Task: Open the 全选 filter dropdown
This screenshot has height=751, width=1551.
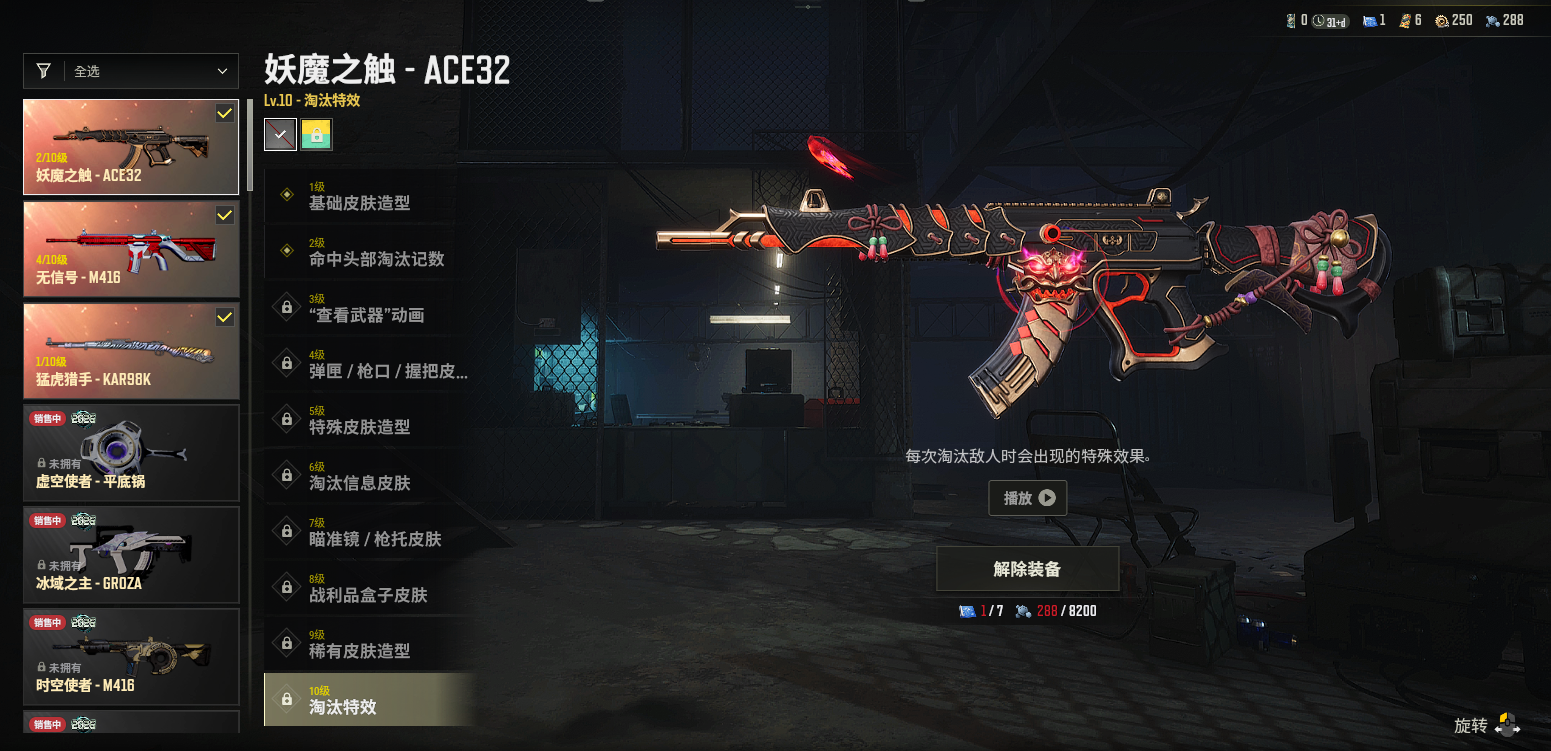Action: (131, 71)
